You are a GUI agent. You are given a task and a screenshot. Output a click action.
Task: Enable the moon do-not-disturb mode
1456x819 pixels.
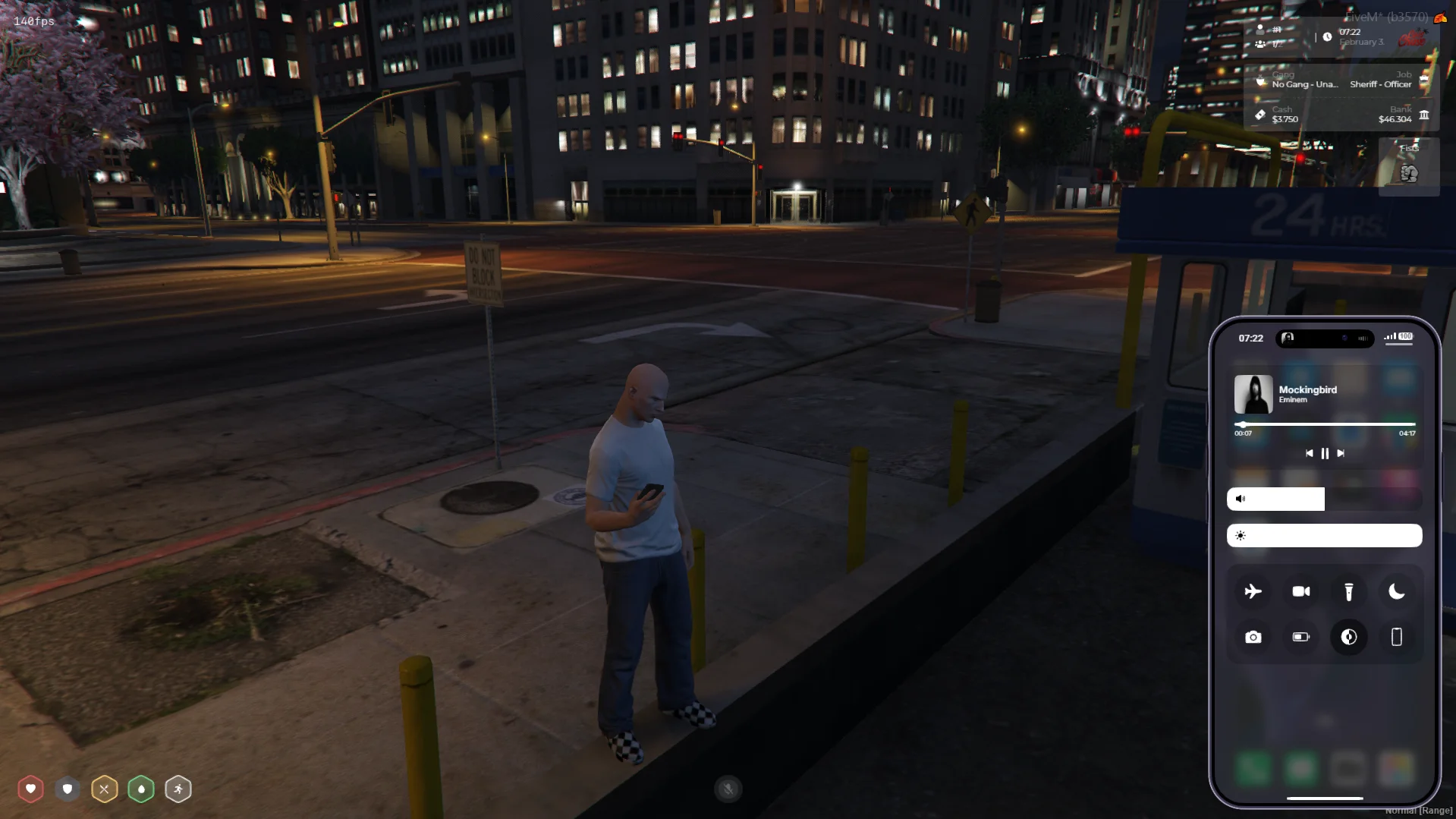1396,591
